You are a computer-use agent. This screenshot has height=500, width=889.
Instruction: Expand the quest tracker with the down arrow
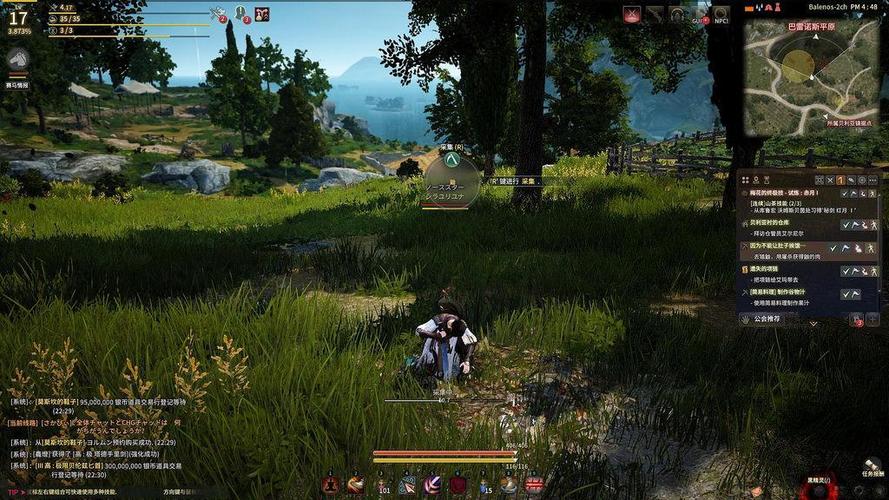pos(813,322)
